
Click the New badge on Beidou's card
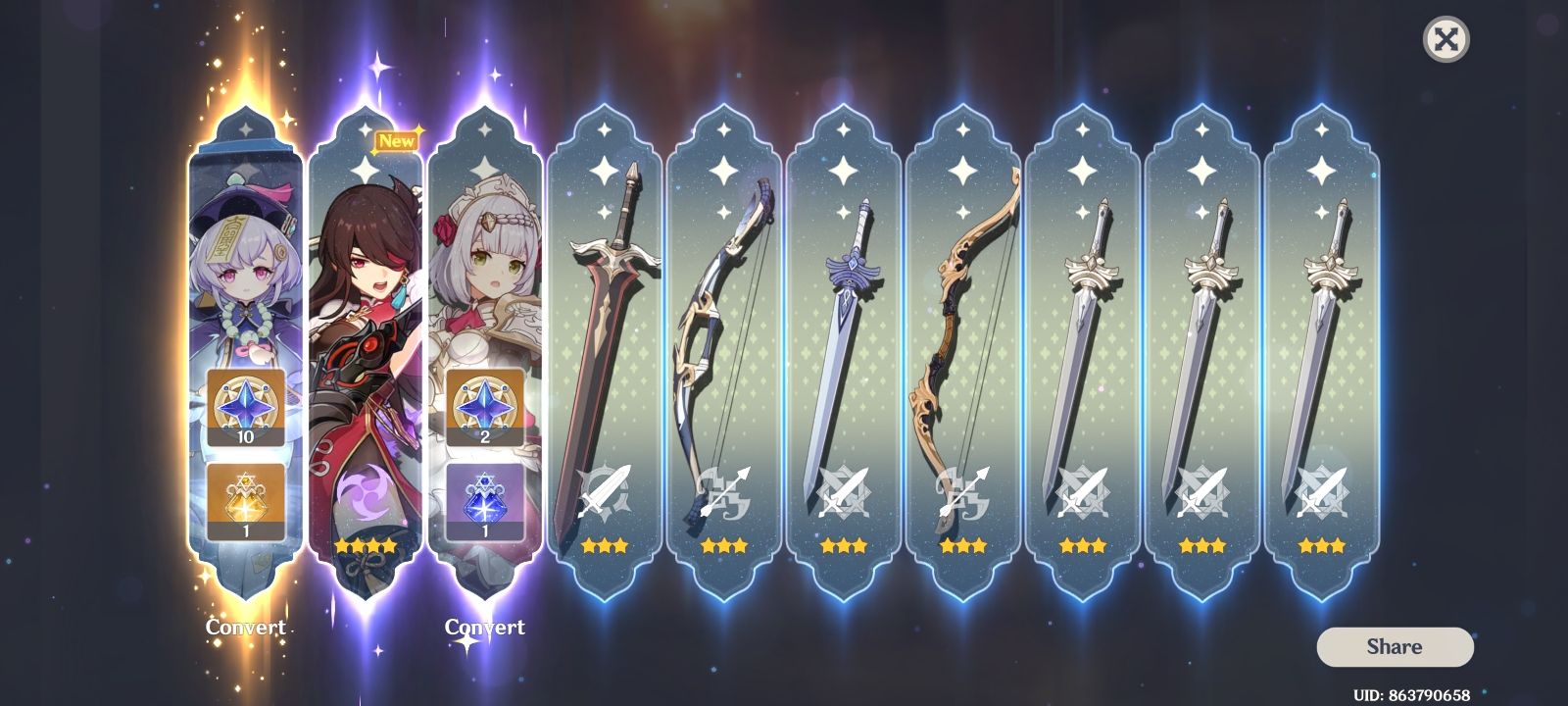coord(399,139)
